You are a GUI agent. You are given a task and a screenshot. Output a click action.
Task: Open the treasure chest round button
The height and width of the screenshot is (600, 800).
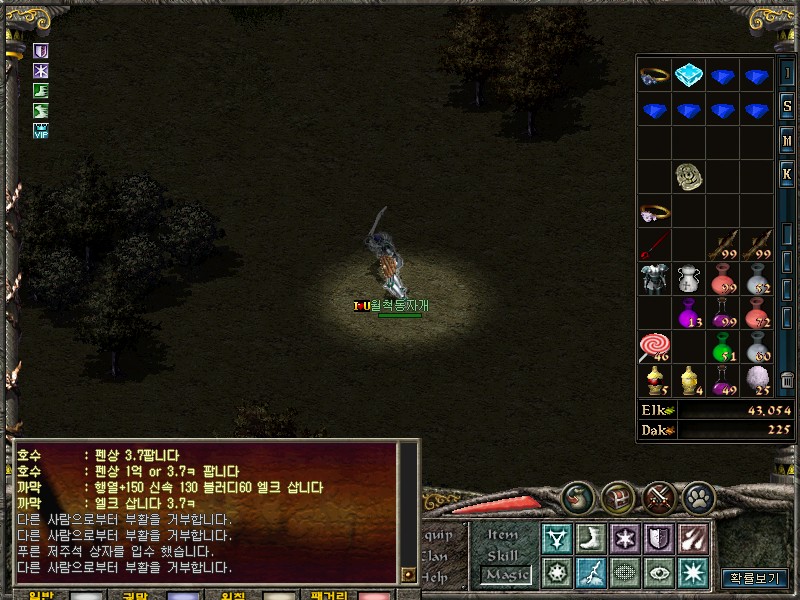[x=618, y=497]
